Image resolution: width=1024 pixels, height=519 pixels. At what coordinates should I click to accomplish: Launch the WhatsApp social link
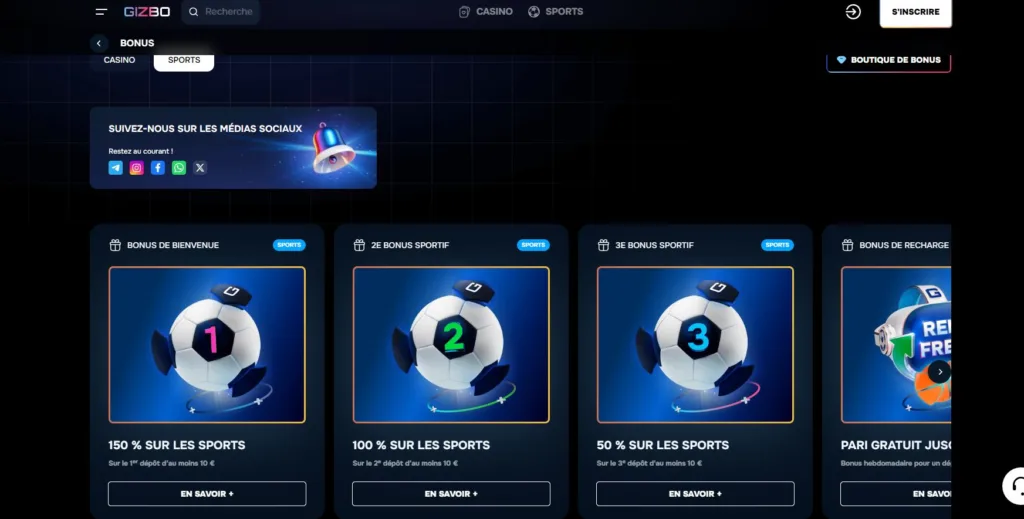179,168
